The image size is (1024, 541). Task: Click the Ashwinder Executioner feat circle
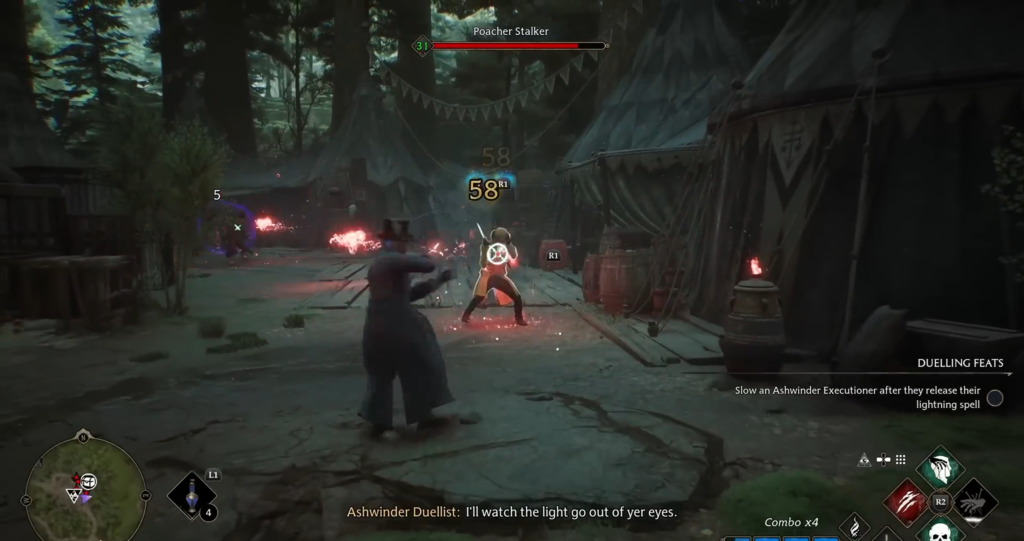click(x=995, y=398)
